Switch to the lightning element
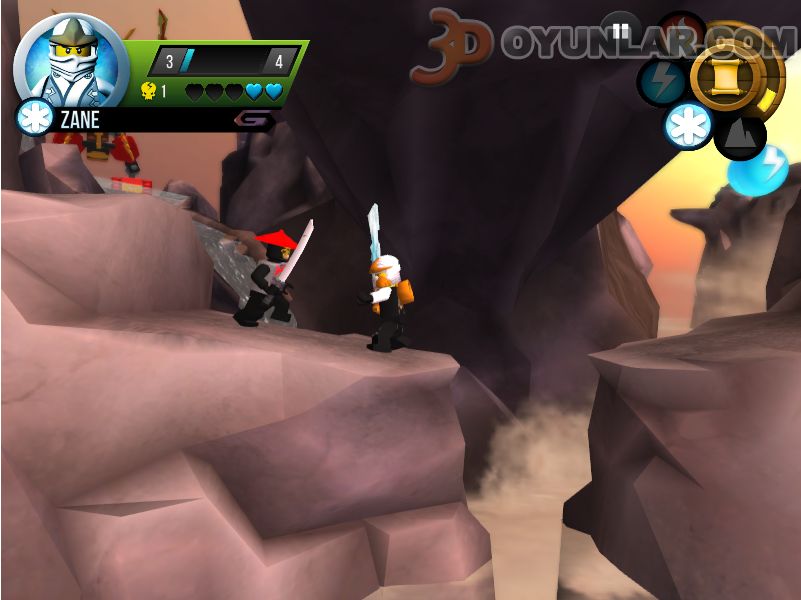801x600 pixels. tap(661, 82)
